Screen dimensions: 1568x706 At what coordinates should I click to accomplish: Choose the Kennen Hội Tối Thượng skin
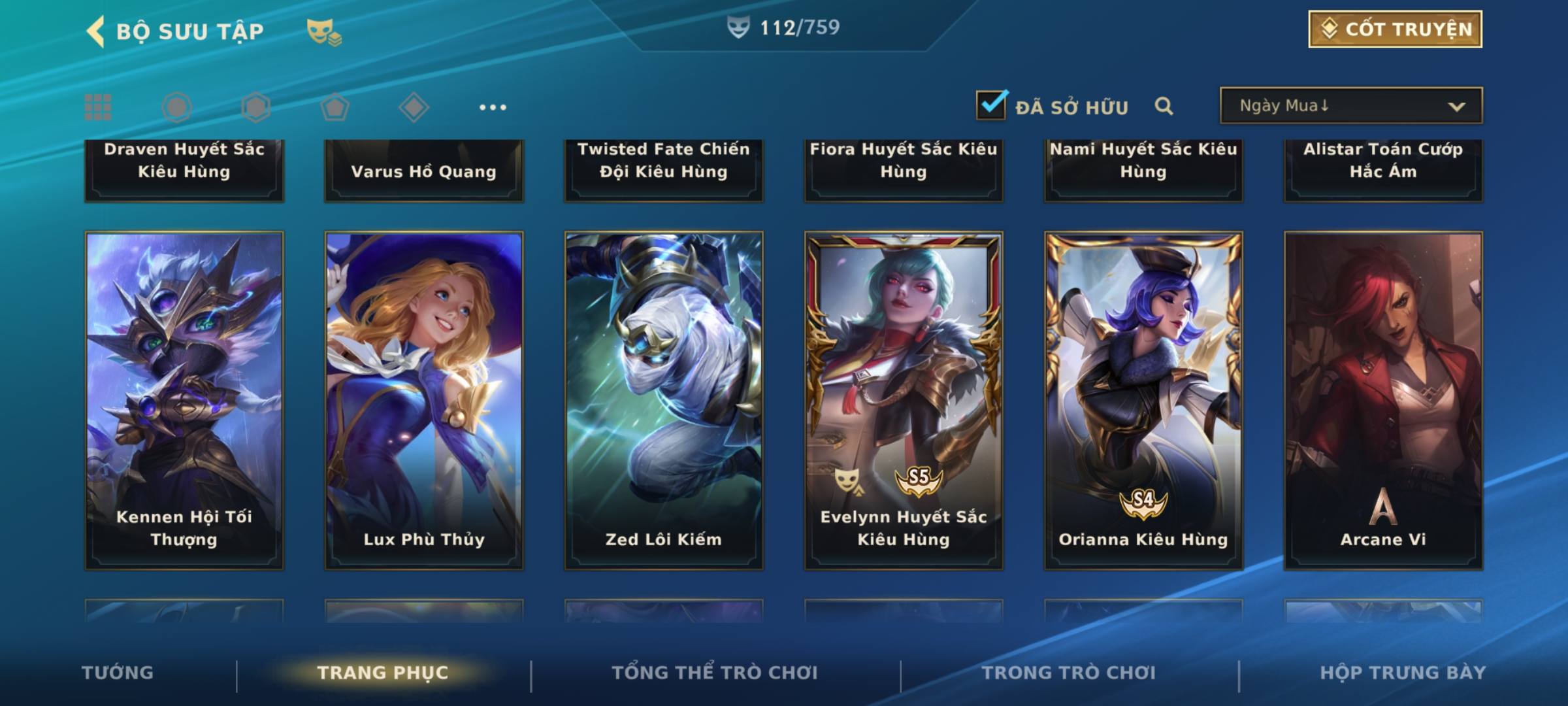pyautogui.click(x=184, y=400)
